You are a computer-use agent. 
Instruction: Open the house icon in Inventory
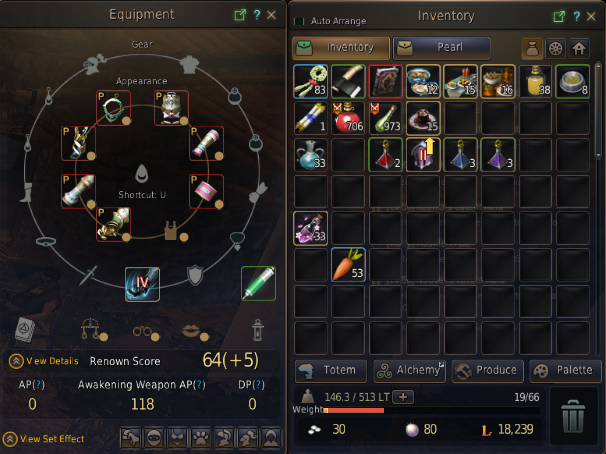(x=578, y=47)
